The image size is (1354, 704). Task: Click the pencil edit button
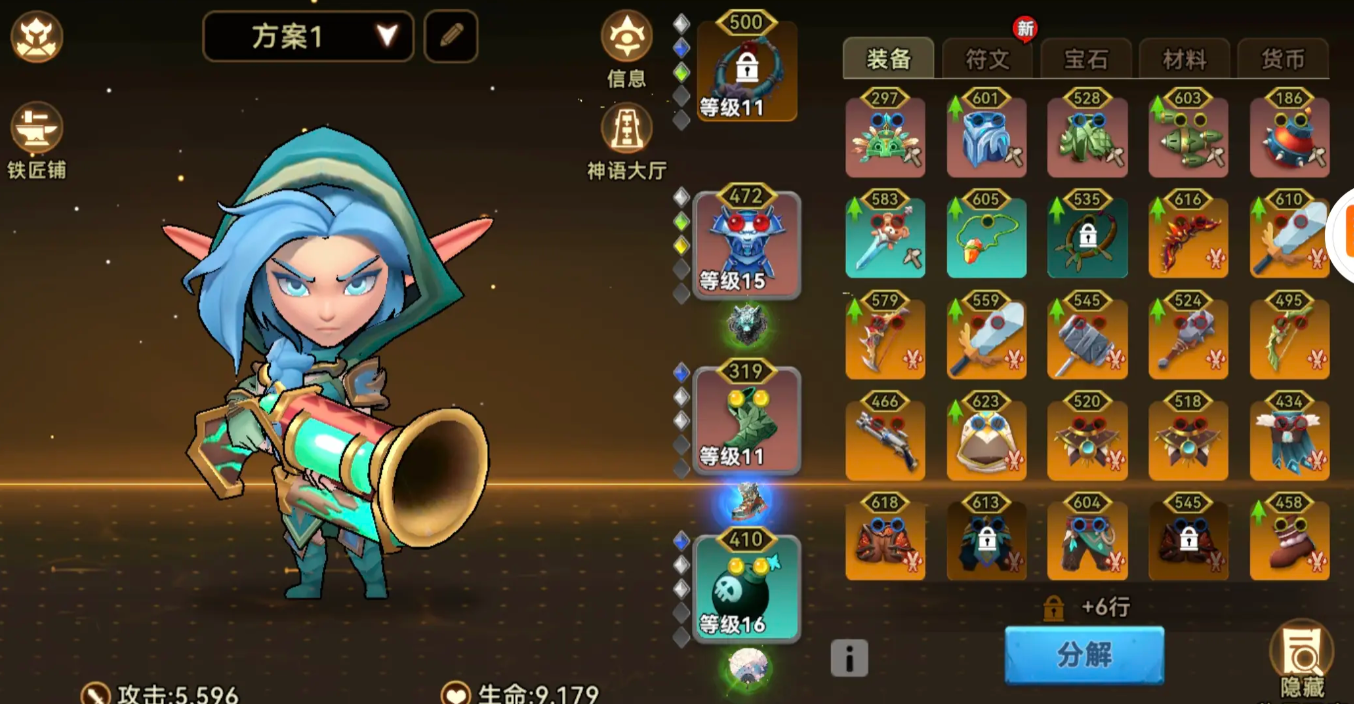(x=451, y=36)
